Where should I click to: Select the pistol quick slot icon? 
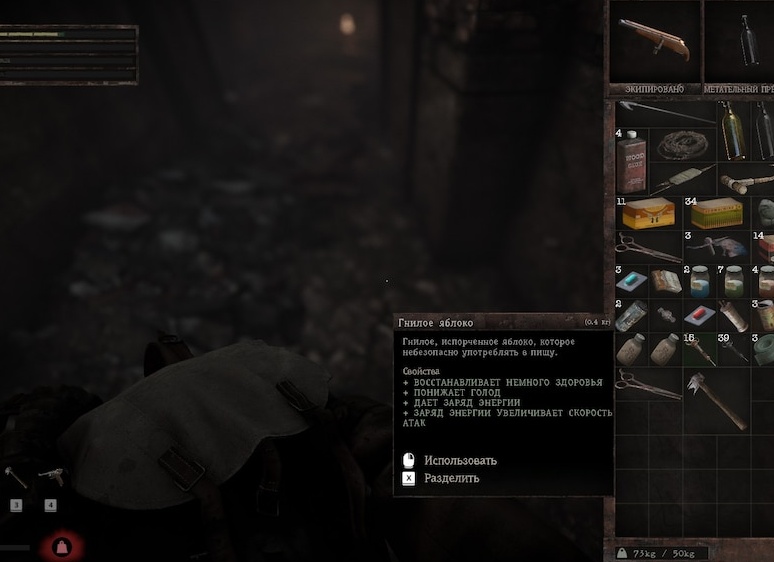(x=50, y=477)
